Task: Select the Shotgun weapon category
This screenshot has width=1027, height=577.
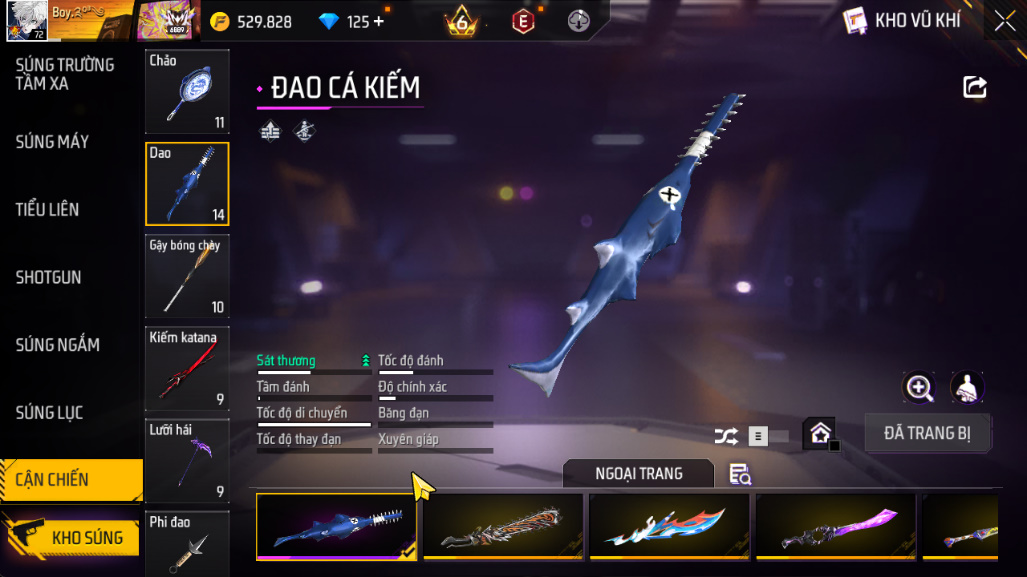Action: [x=48, y=277]
